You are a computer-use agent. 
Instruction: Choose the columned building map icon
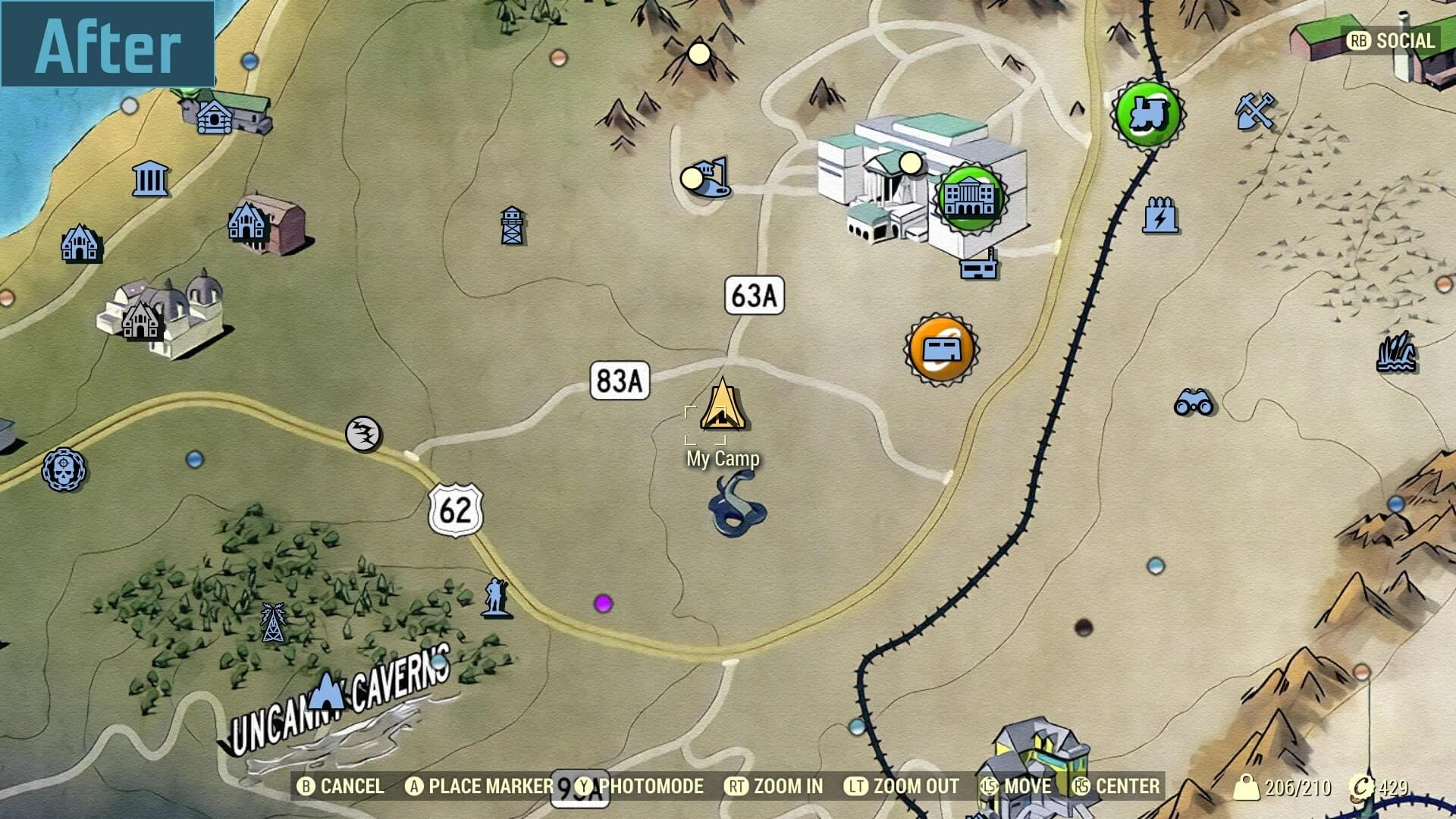[150, 179]
